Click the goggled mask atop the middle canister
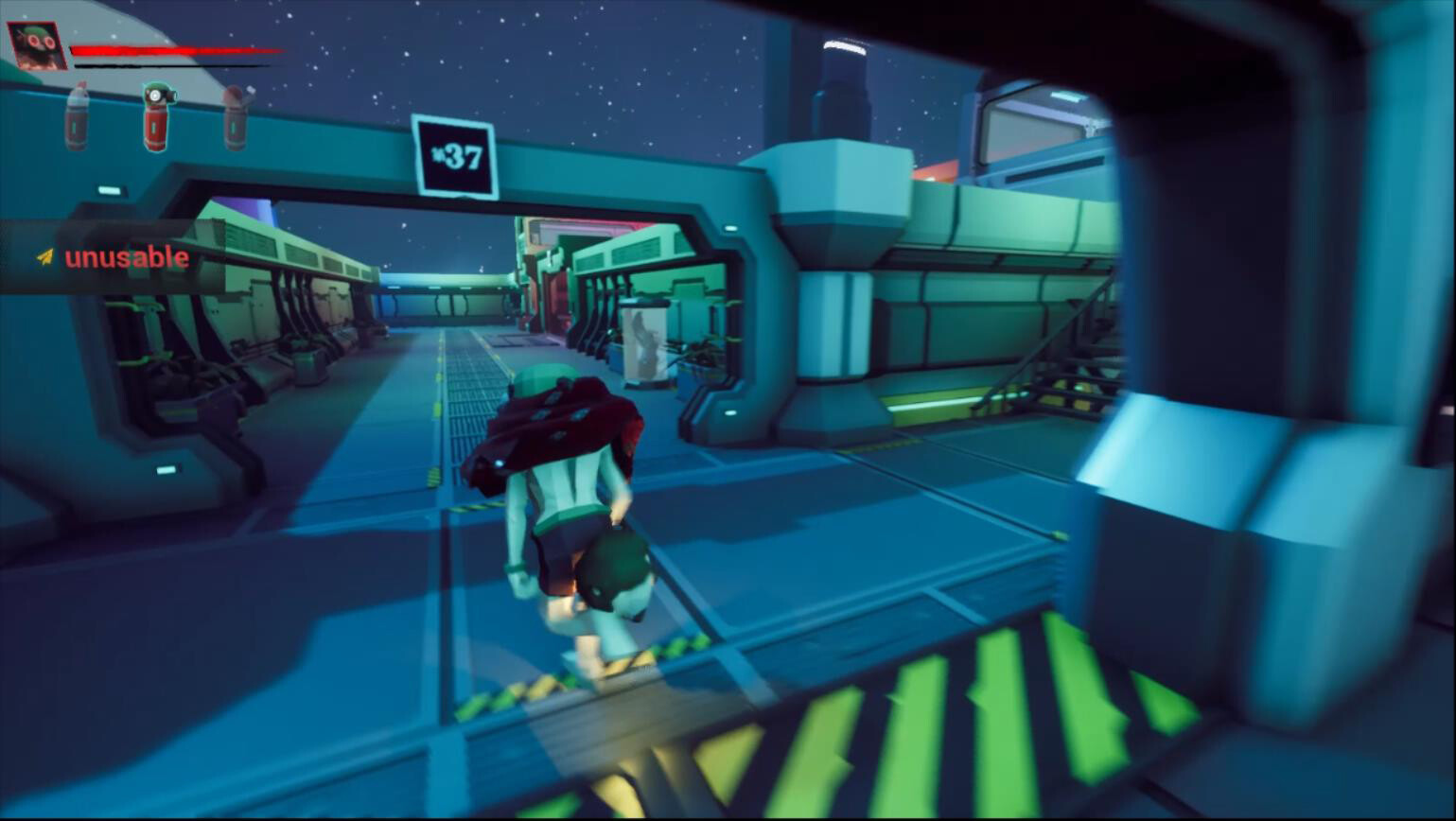 click(x=156, y=94)
